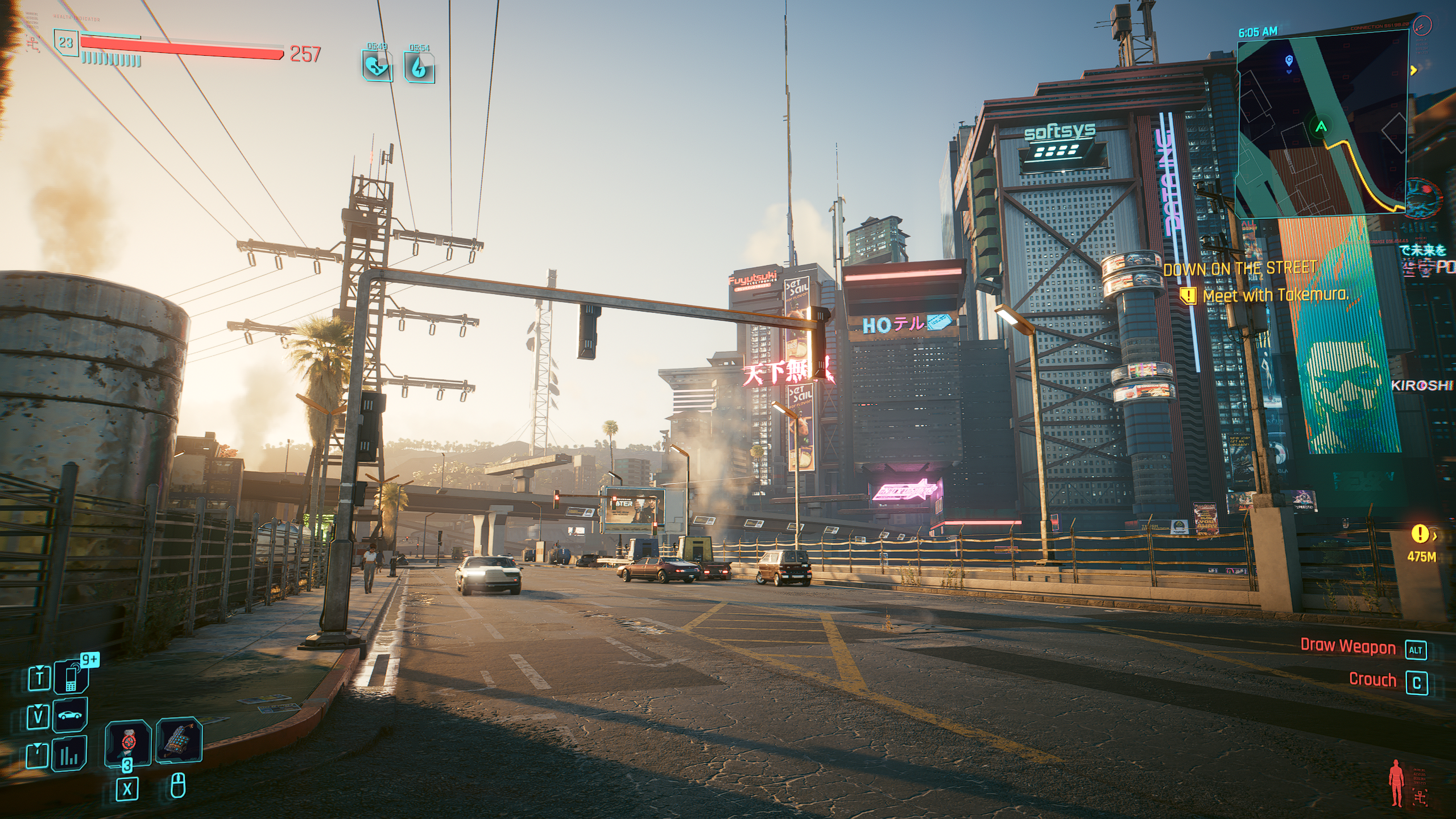
Task: Open the phone messages icon
Action: (x=71, y=677)
